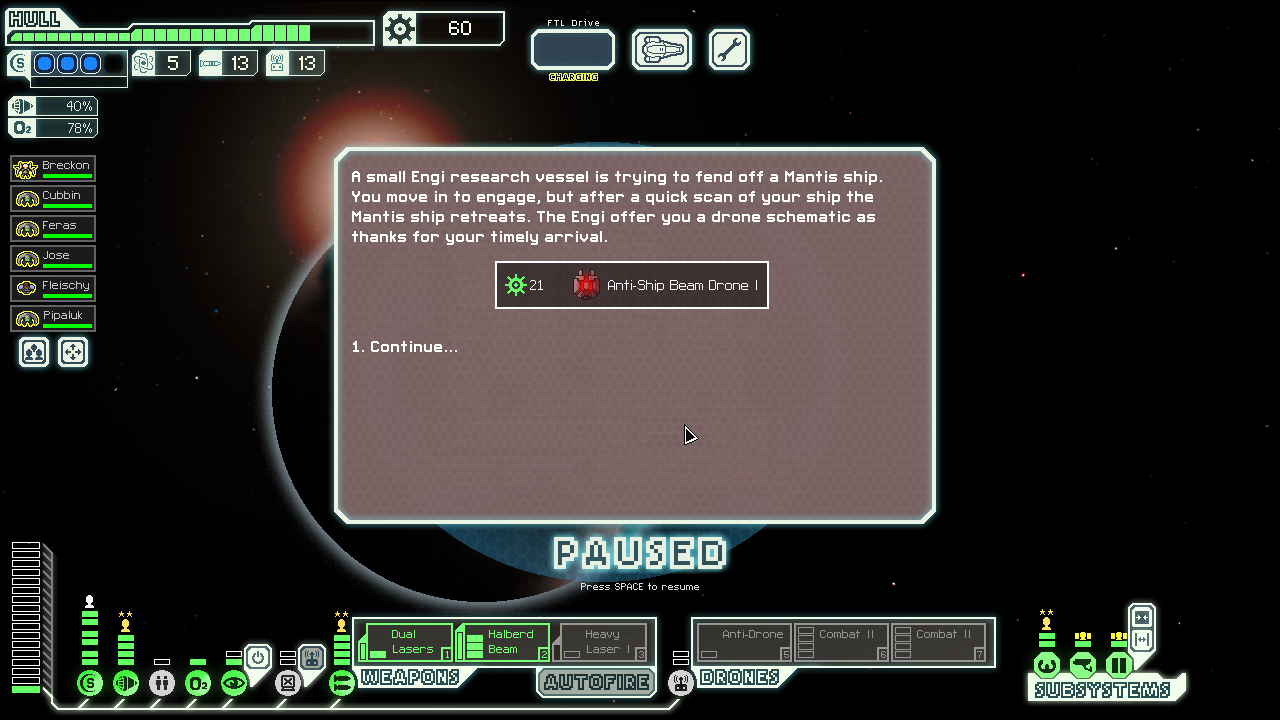The width and height of the screenshot is (1280, 720).
Task: Select crew member Feras
Action: [x=53, y=229]
